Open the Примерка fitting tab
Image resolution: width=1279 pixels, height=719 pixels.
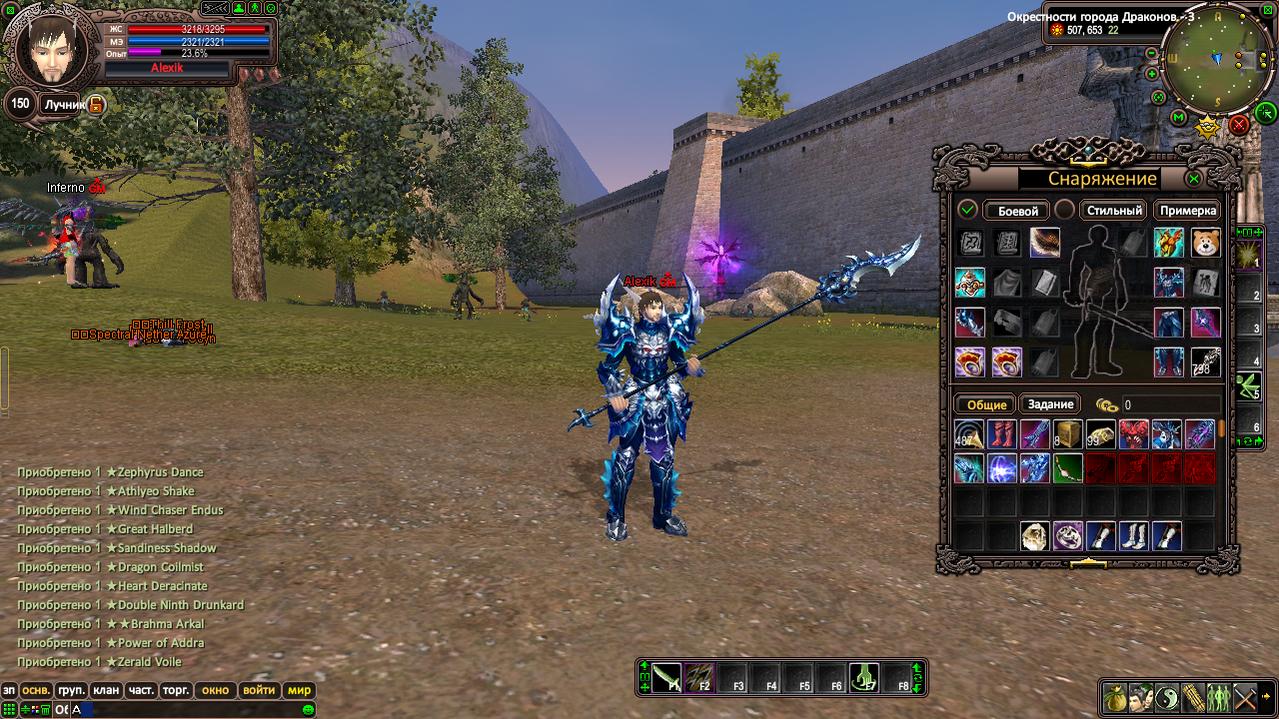click(x=1188, y=210)
